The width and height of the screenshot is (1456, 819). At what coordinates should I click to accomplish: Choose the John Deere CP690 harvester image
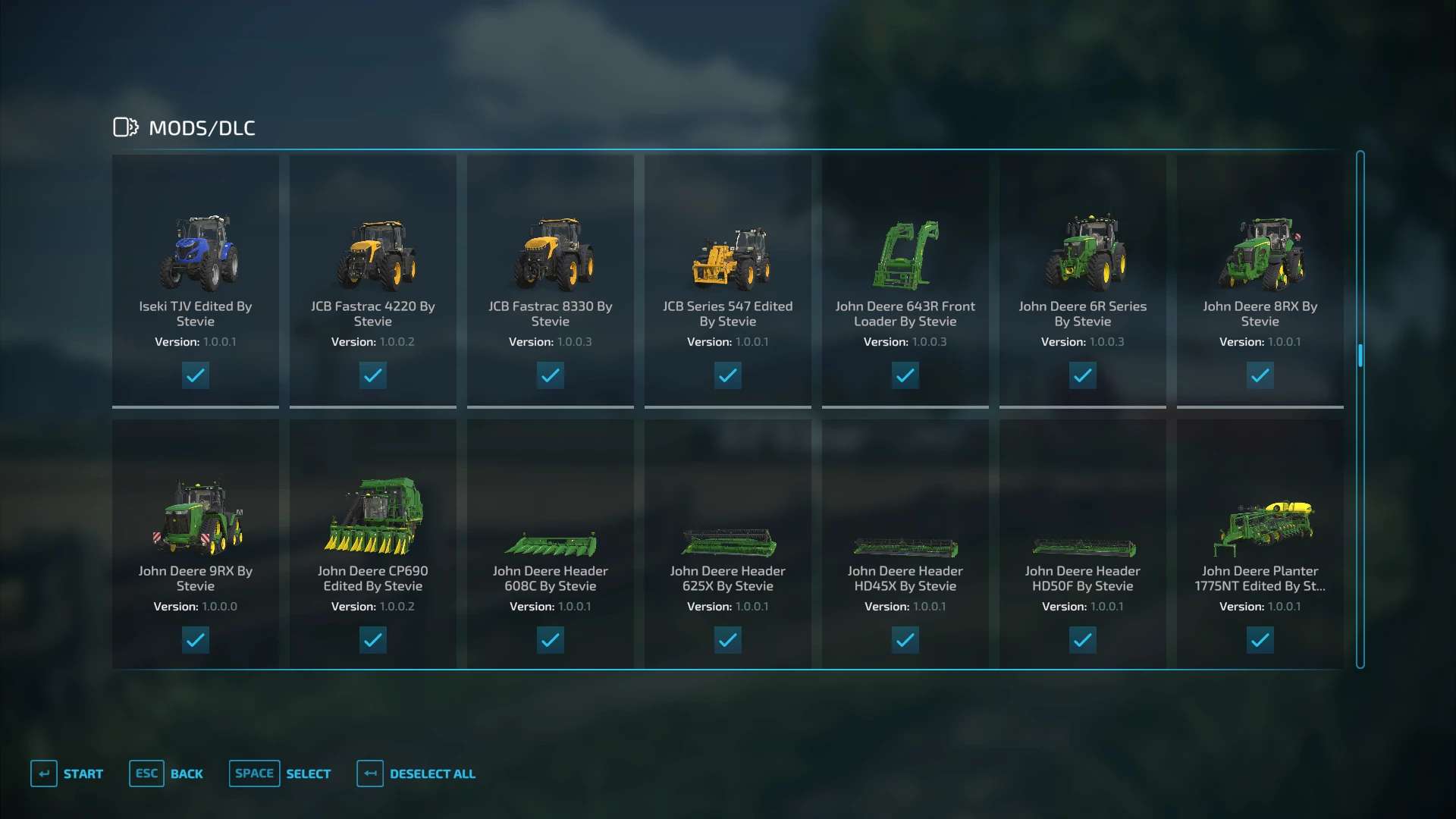pyautogui.click(x=375, y=516)
